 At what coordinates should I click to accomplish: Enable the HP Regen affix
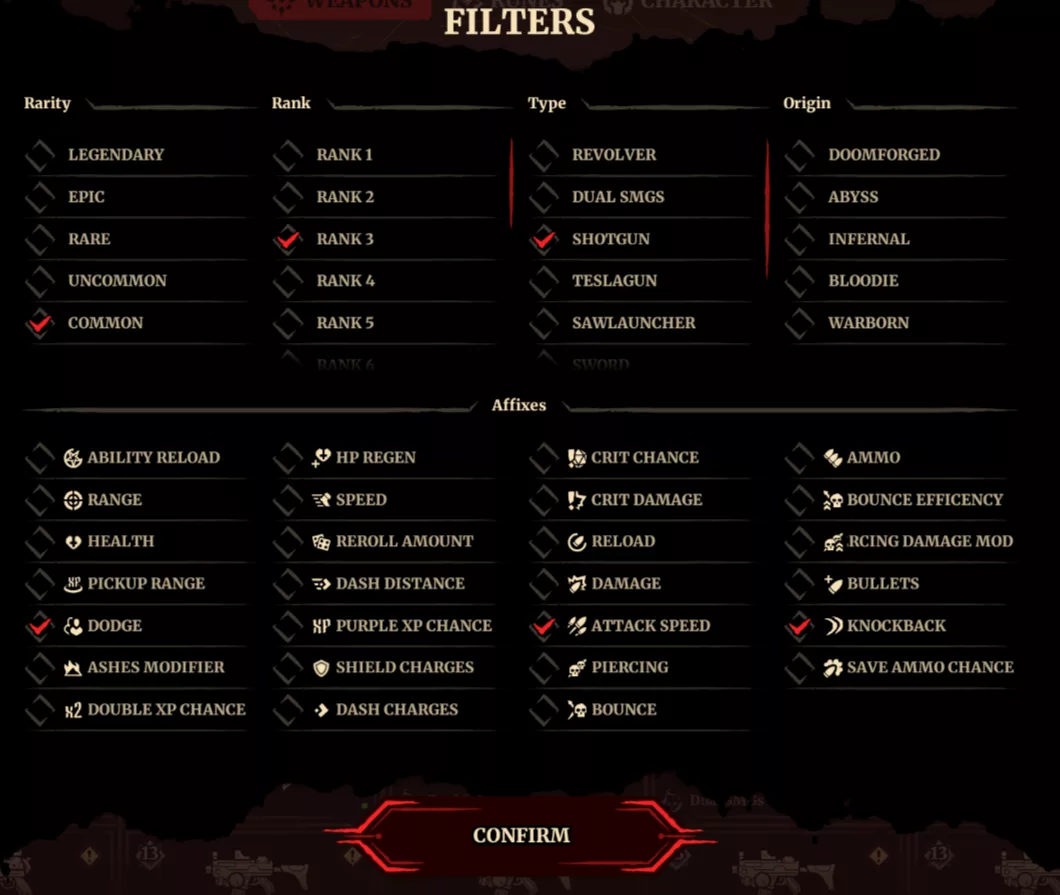288,458
